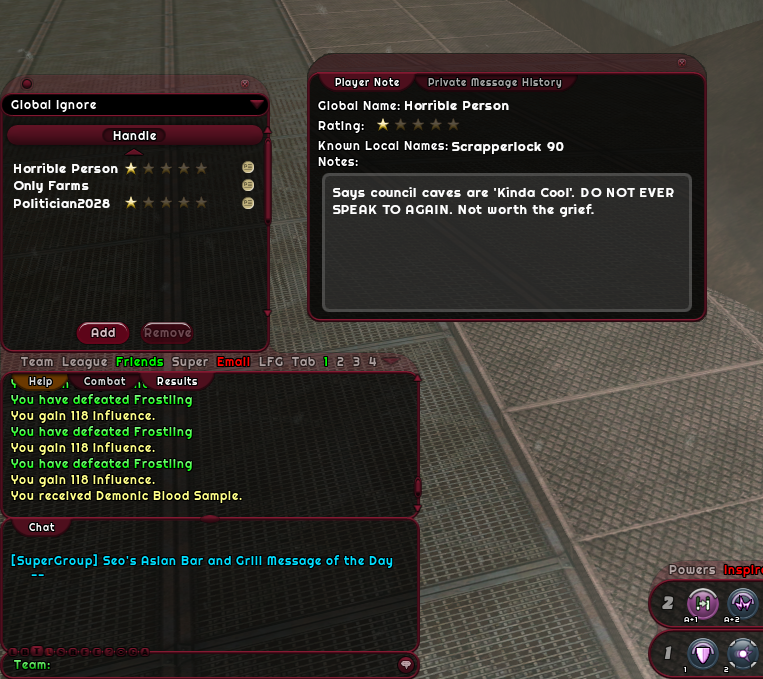This screenshot has width=763, height=679.
Task: Select Horrible Person in the ignore list
Action: coord(66,169)
